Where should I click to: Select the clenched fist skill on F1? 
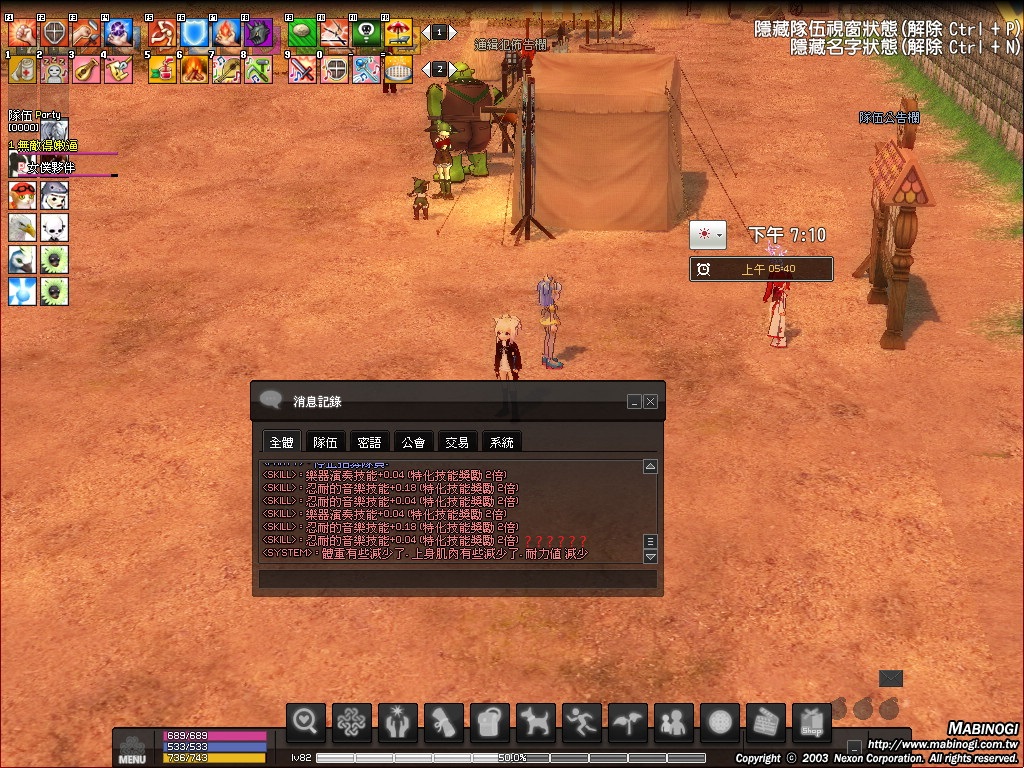tap(22, 33)
